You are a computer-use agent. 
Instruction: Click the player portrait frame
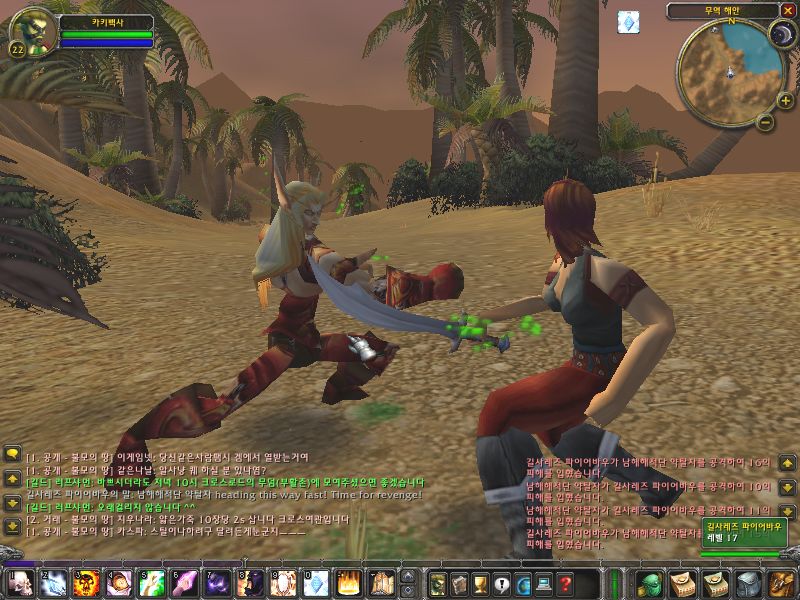[30, 32]
